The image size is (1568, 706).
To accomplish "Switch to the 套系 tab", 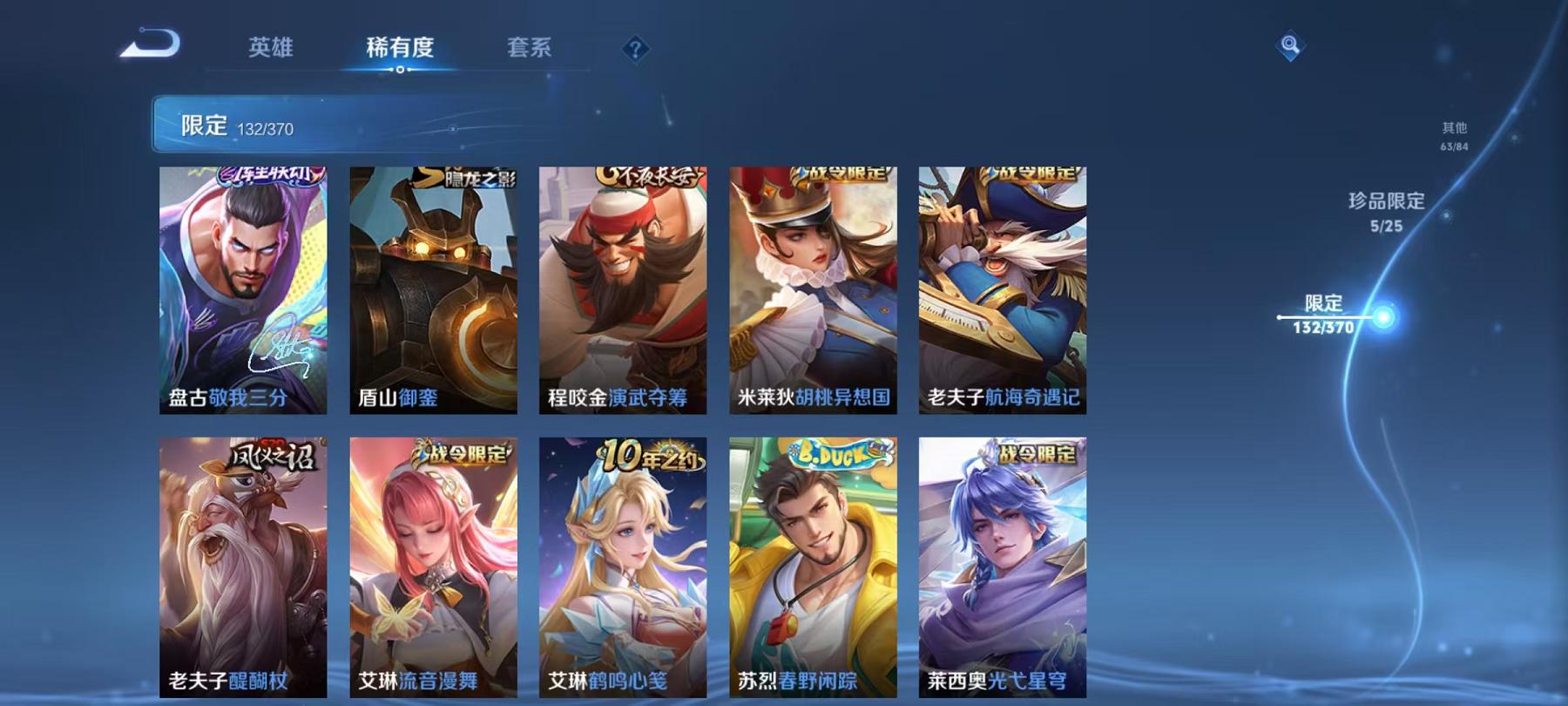I will 531,50.
